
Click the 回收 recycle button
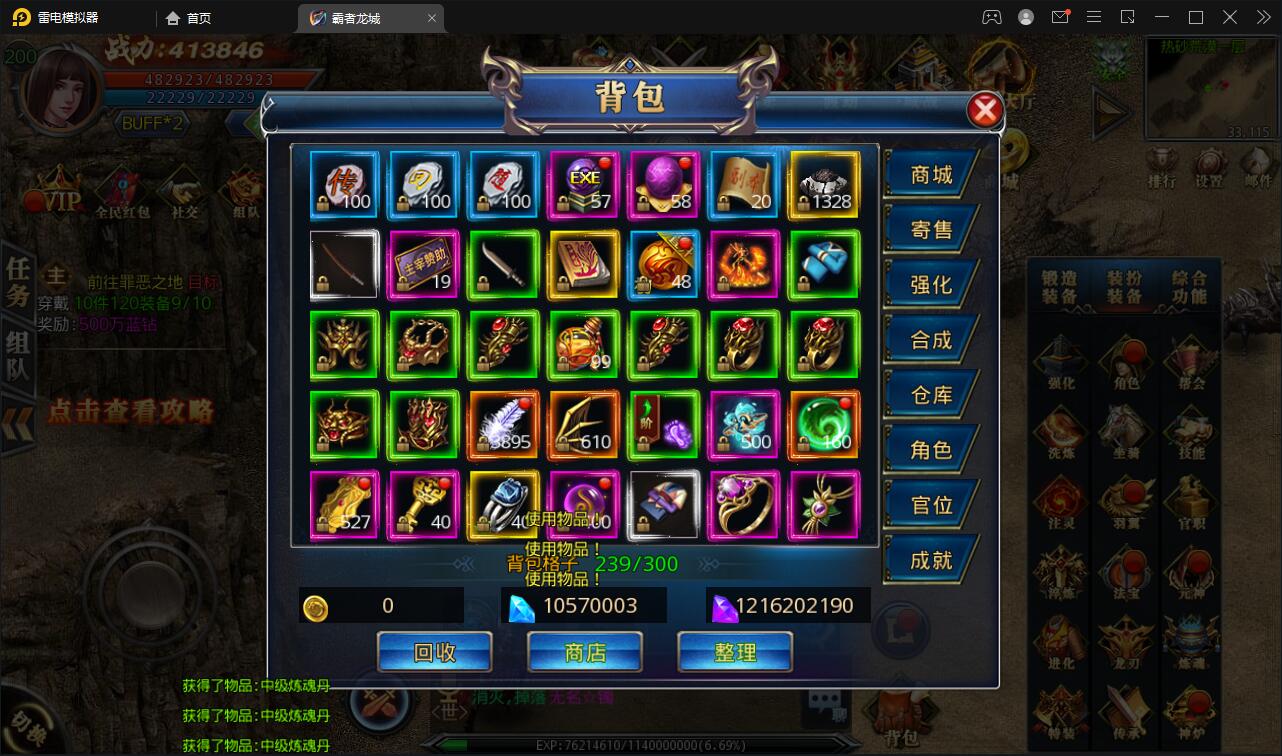[x=435, y=653]
